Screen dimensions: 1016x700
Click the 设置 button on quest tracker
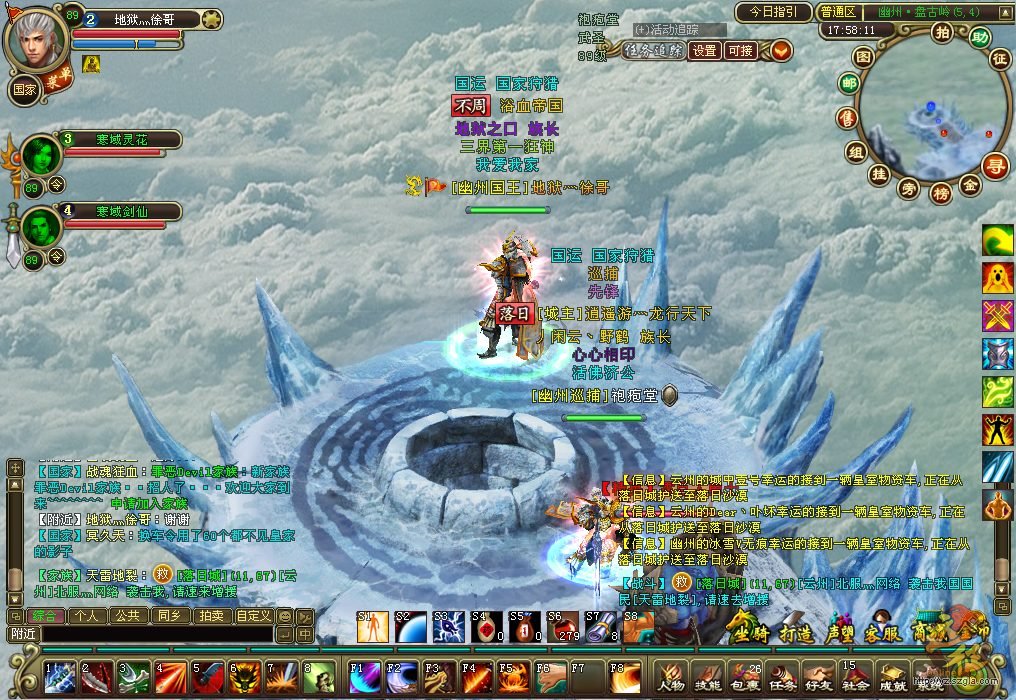[705, 50]
